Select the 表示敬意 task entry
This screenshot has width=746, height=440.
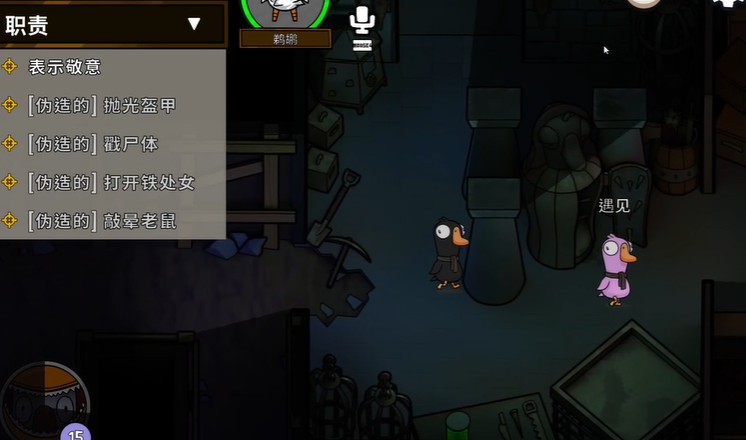click(65, 67)
